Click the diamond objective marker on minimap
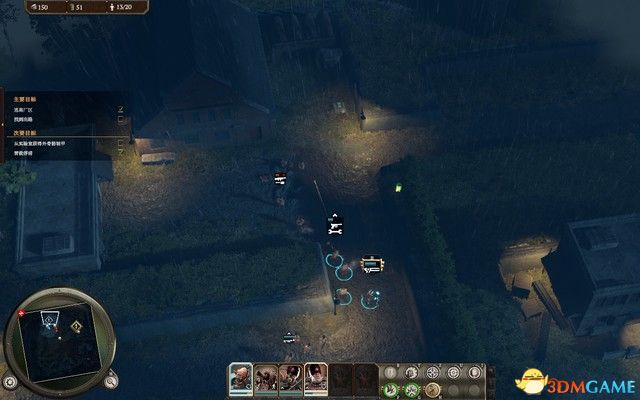Viewport: 640px width, 400px height. point(76,325)
